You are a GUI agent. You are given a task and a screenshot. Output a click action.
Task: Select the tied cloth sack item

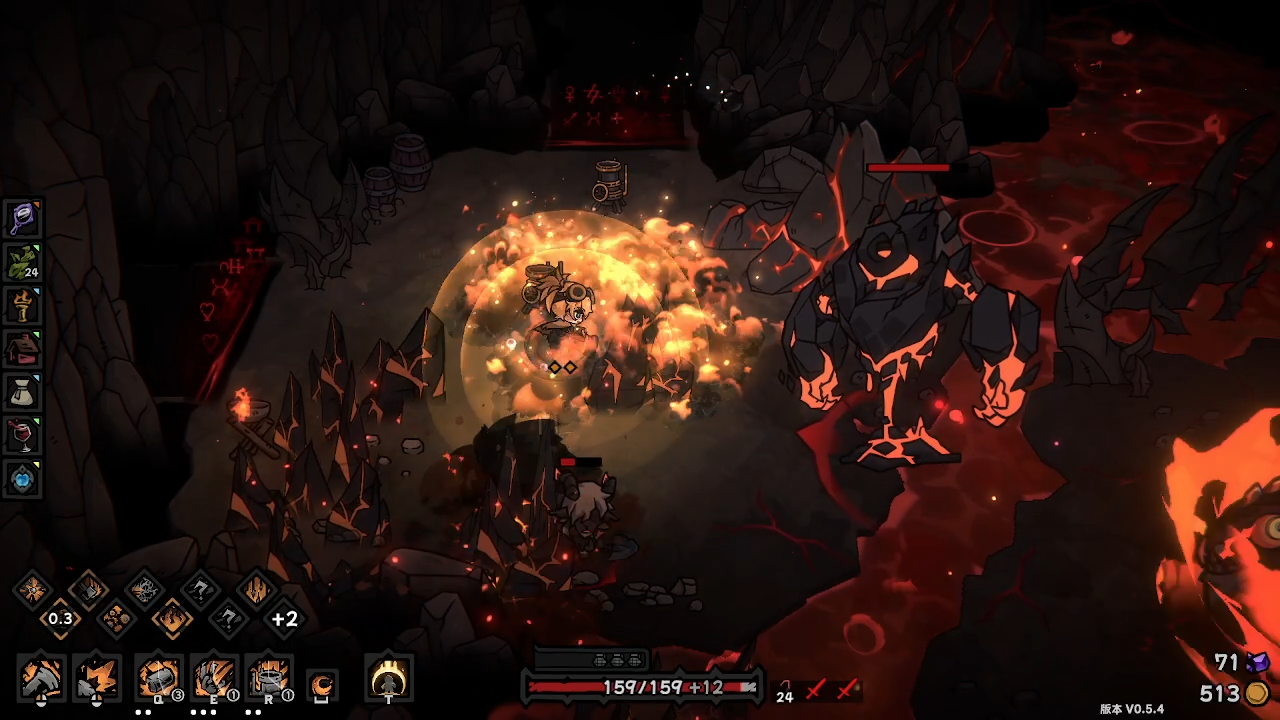point(22,391)
